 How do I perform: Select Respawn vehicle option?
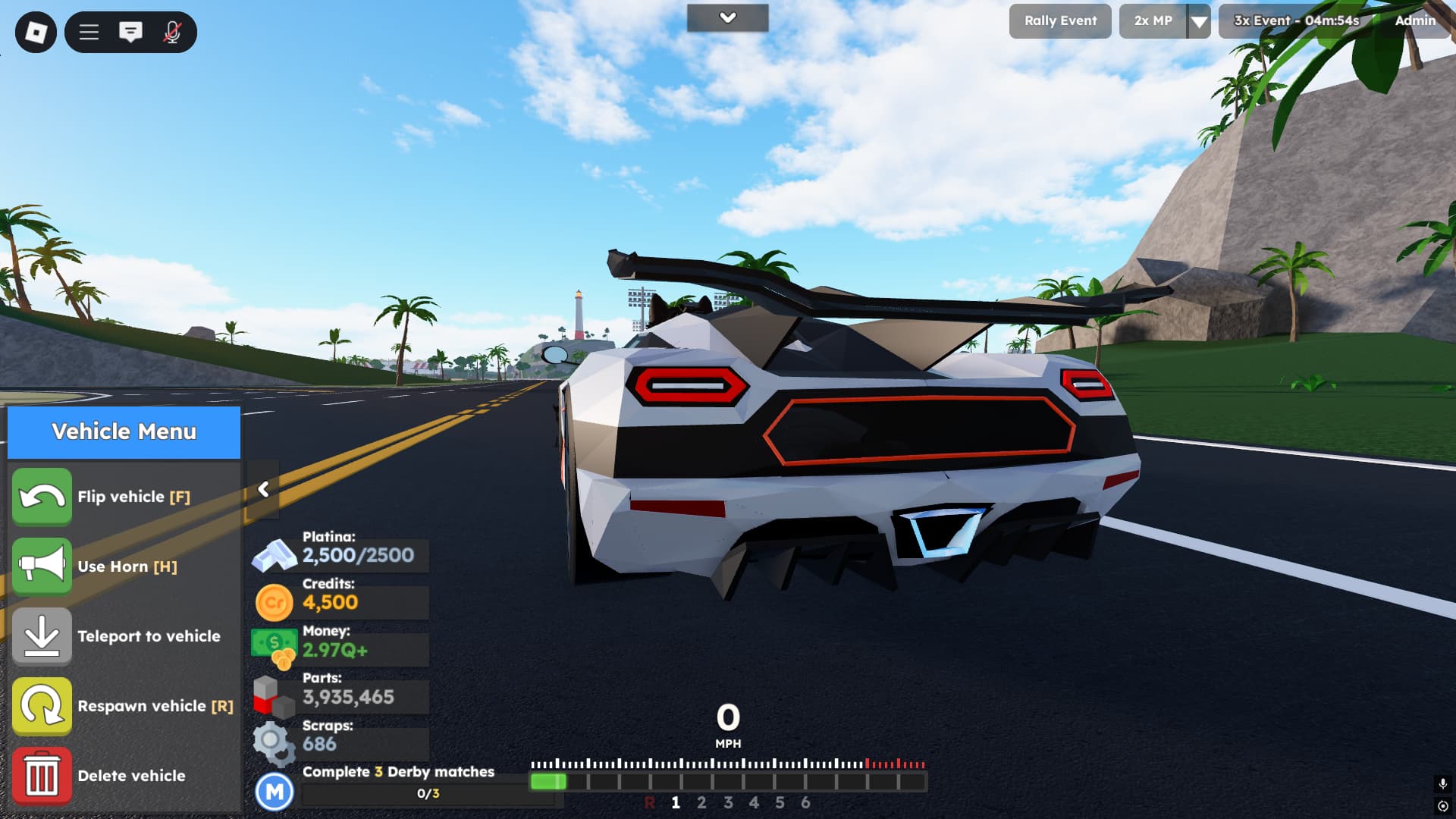42,706
